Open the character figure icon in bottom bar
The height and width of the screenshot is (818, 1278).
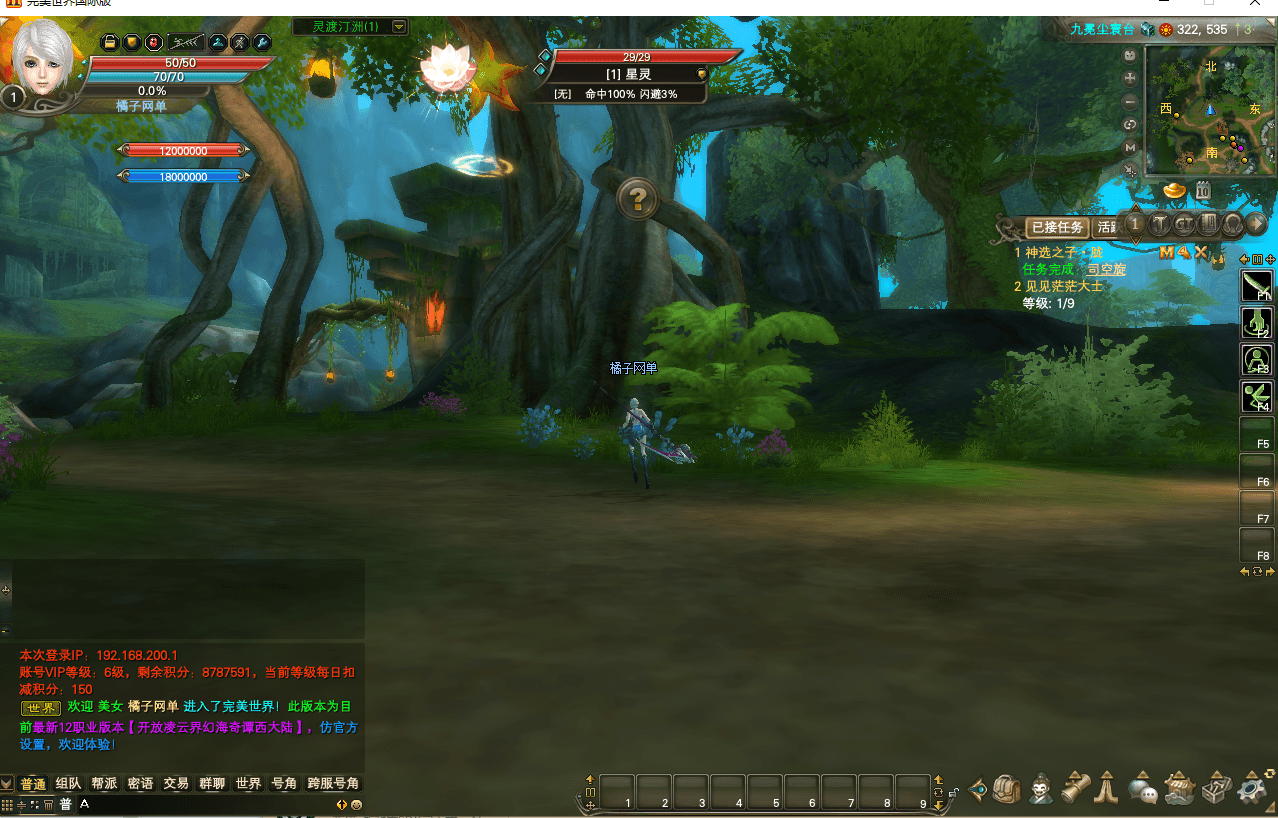point(1041,789)
